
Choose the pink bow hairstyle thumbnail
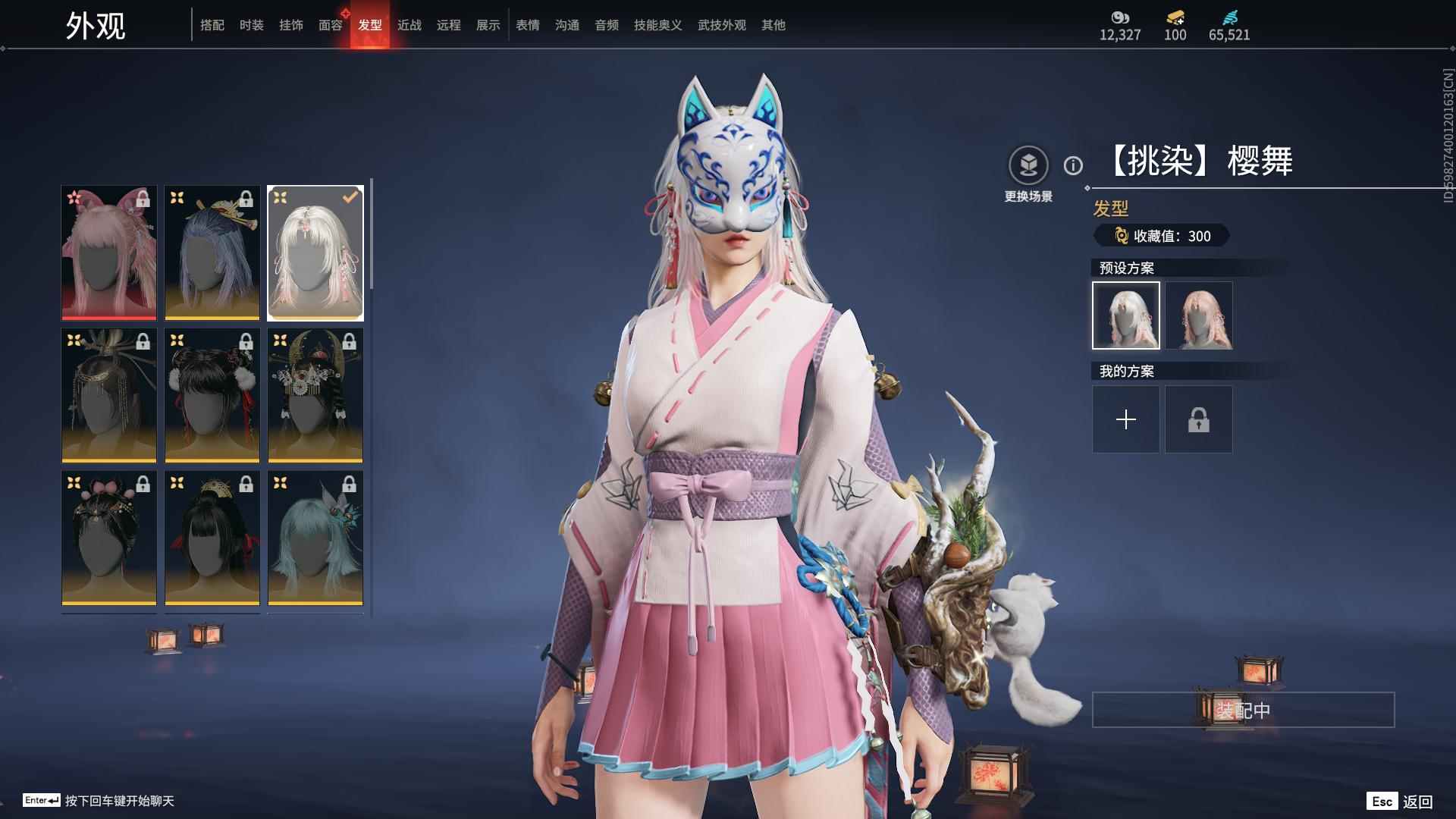[x=109, y=253]
